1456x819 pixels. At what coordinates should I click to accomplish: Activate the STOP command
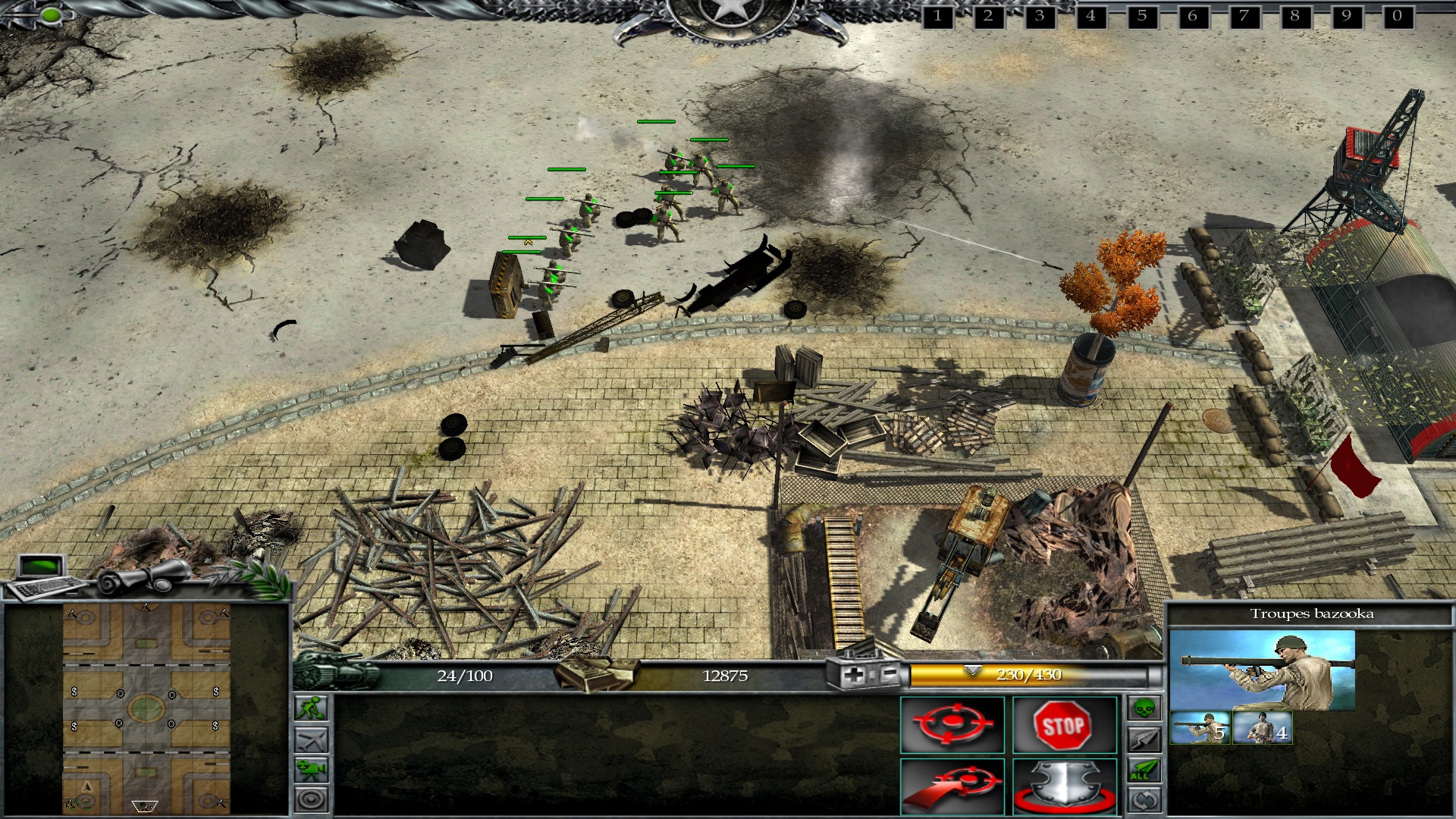(1064, 725)
